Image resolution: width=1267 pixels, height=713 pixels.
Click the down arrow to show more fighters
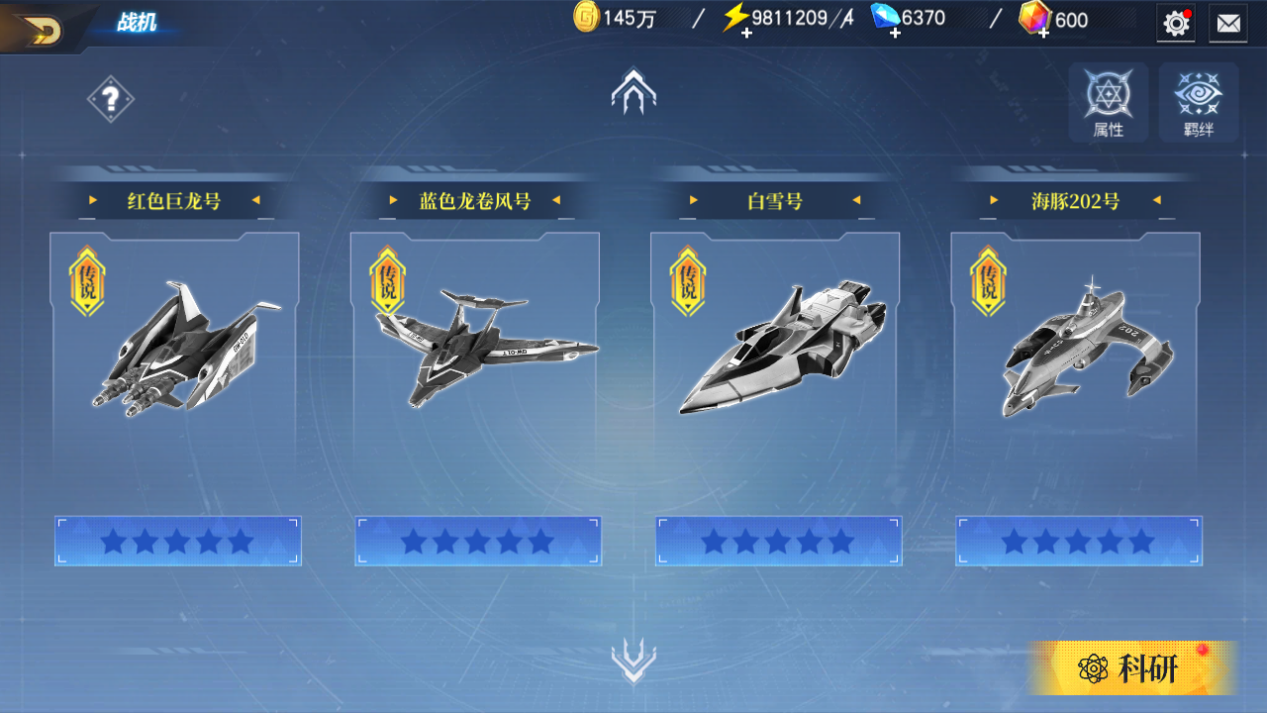633,660
